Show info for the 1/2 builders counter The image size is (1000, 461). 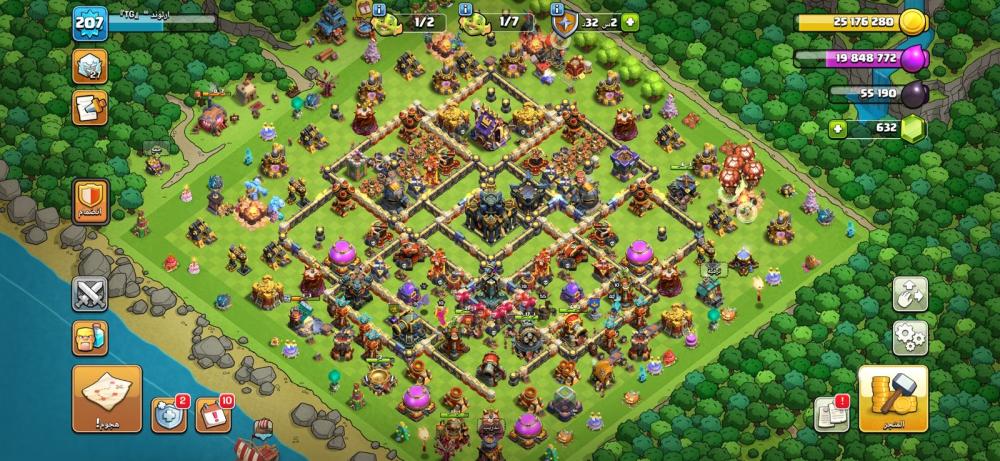[x=379, y=9]
